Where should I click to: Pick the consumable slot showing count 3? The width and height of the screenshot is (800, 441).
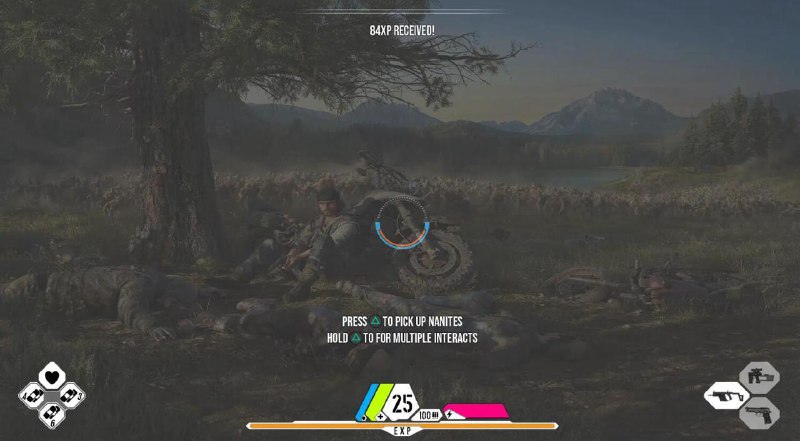[x=68, y=395]
